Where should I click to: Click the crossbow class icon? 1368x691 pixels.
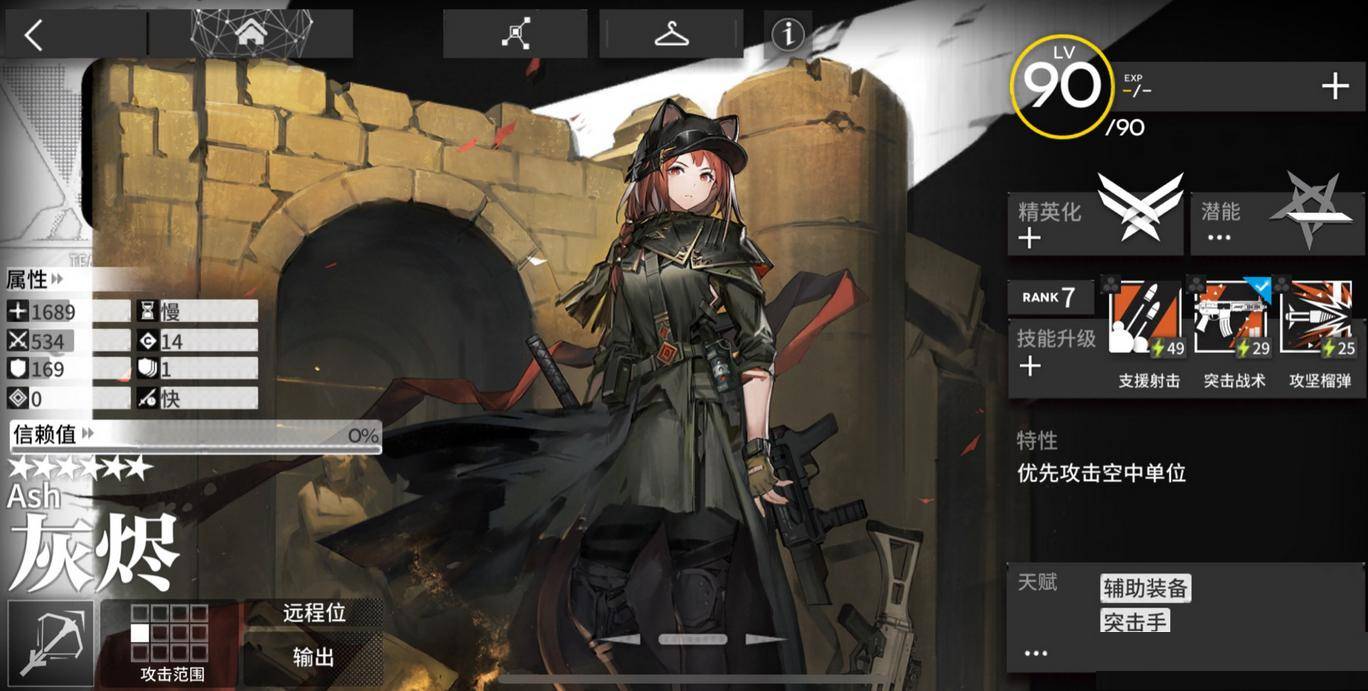tap(50, 641)
